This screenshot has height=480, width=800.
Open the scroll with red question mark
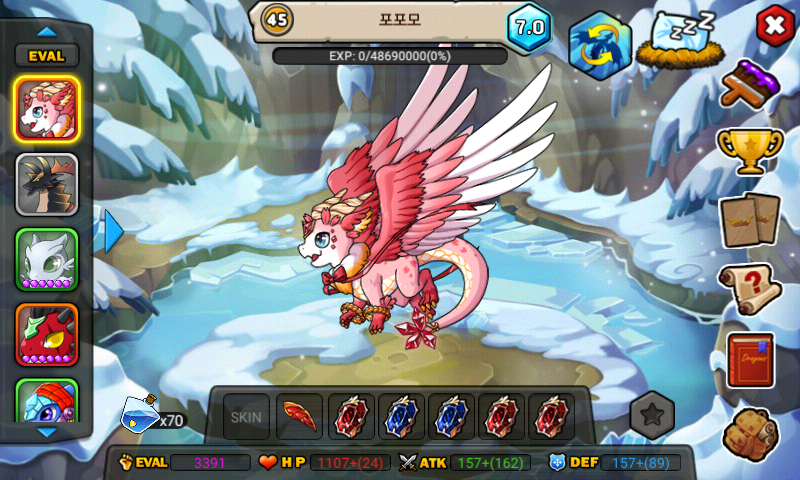[x=750, y=289]
